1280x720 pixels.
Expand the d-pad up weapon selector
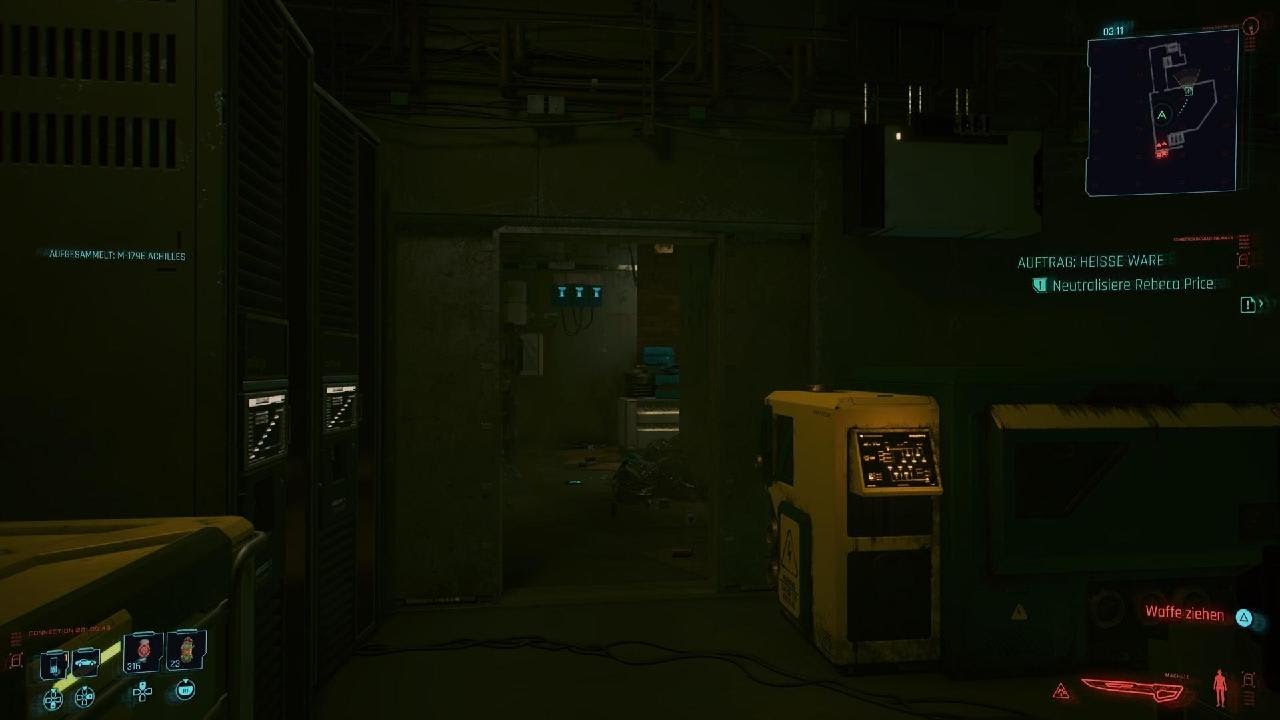[53, 698]
